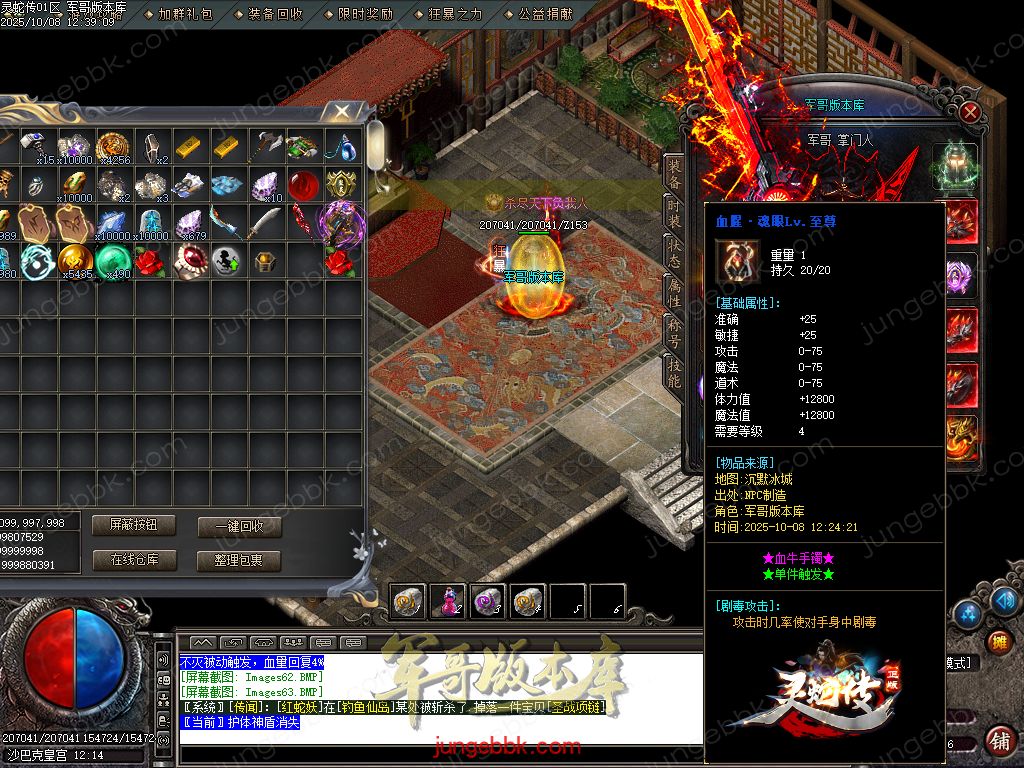
Task: Use the pink potion in the hotbar
Action: click(448, 601)
